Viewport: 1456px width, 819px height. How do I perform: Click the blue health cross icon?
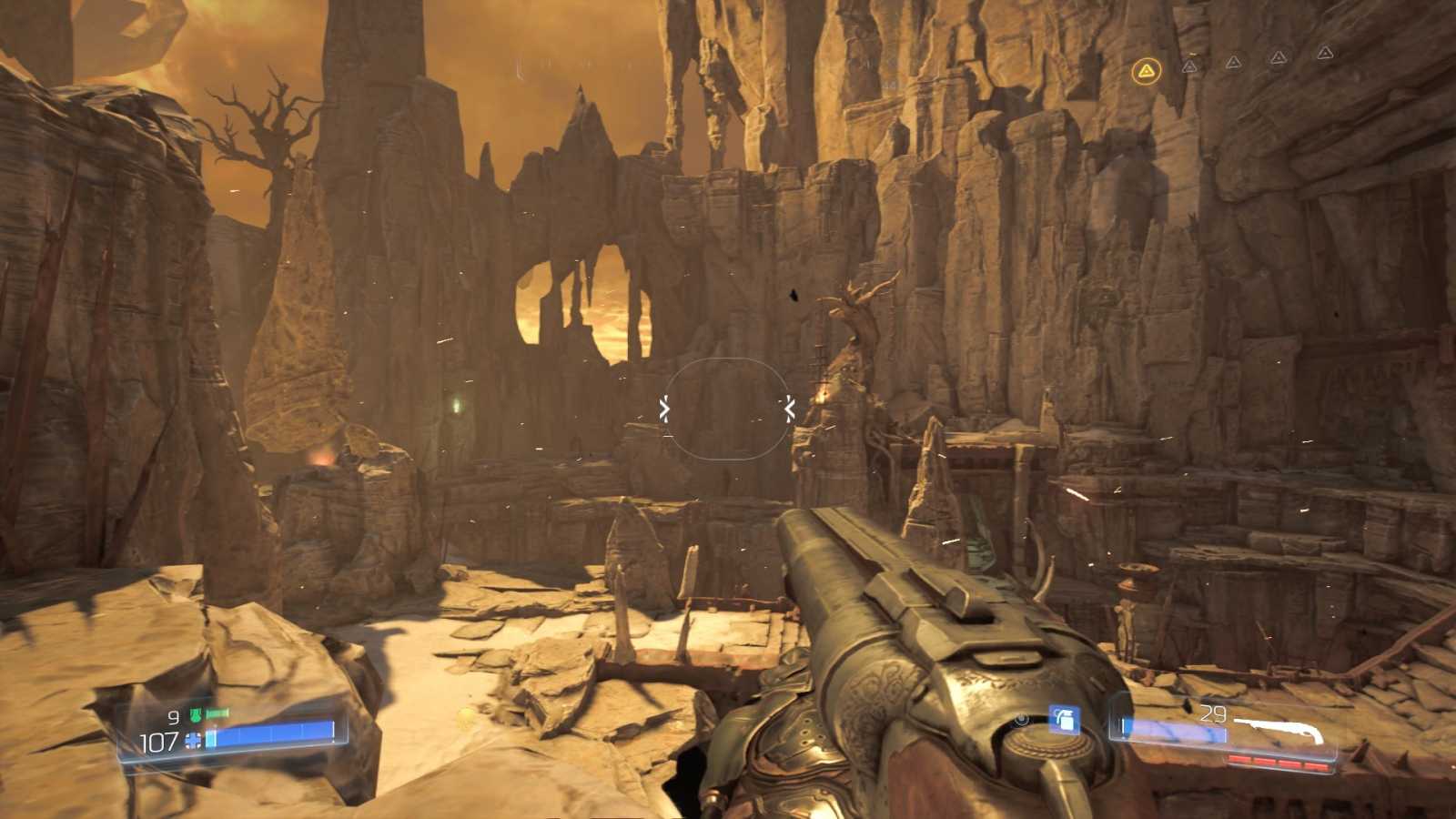(x=193, y=741)
